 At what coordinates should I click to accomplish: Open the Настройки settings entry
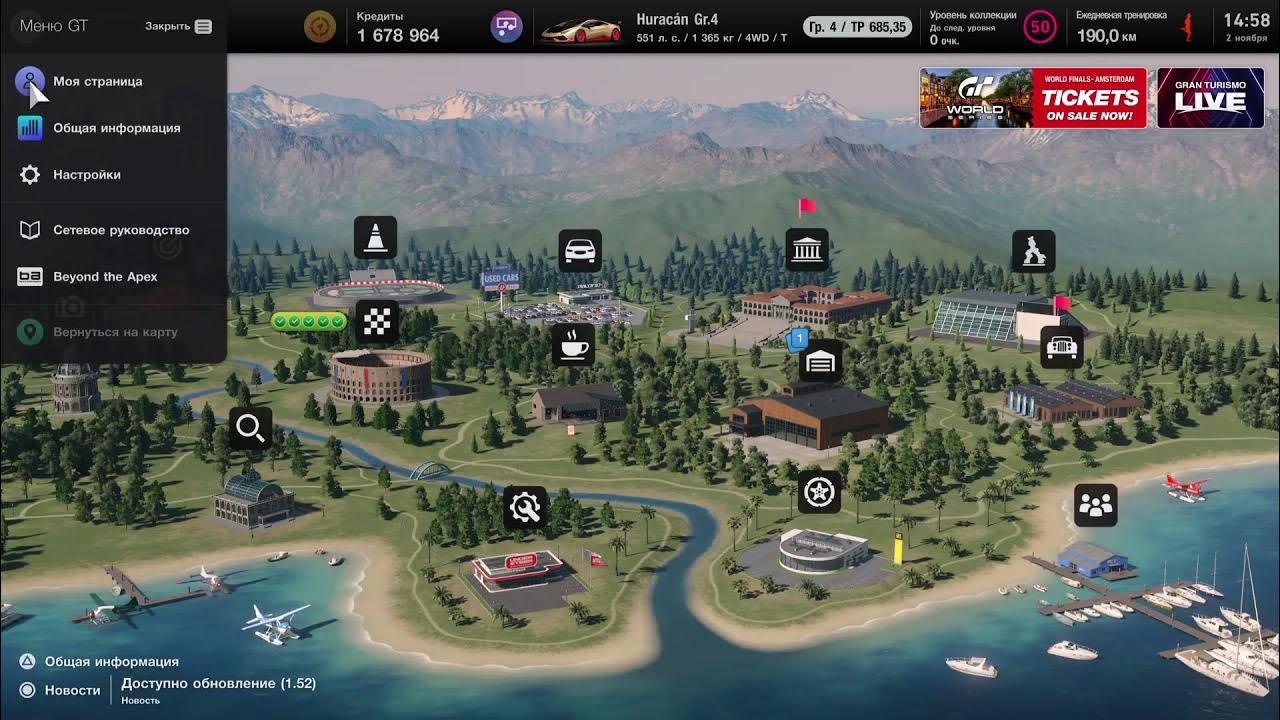[86, 175]
